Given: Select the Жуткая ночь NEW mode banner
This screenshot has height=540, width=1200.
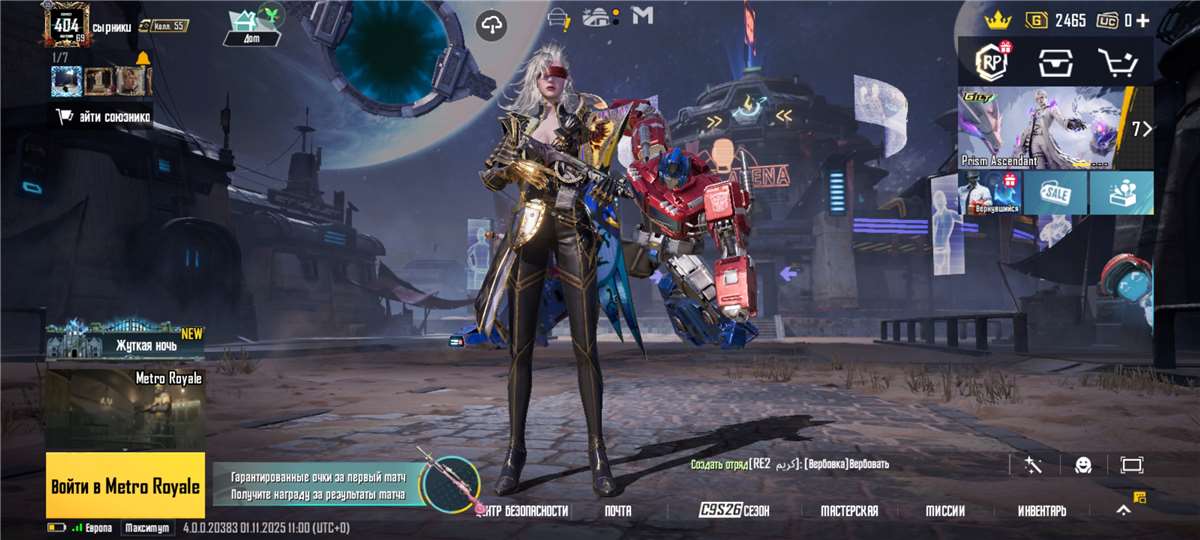Looking at the screenshot, I should (125, 341).
